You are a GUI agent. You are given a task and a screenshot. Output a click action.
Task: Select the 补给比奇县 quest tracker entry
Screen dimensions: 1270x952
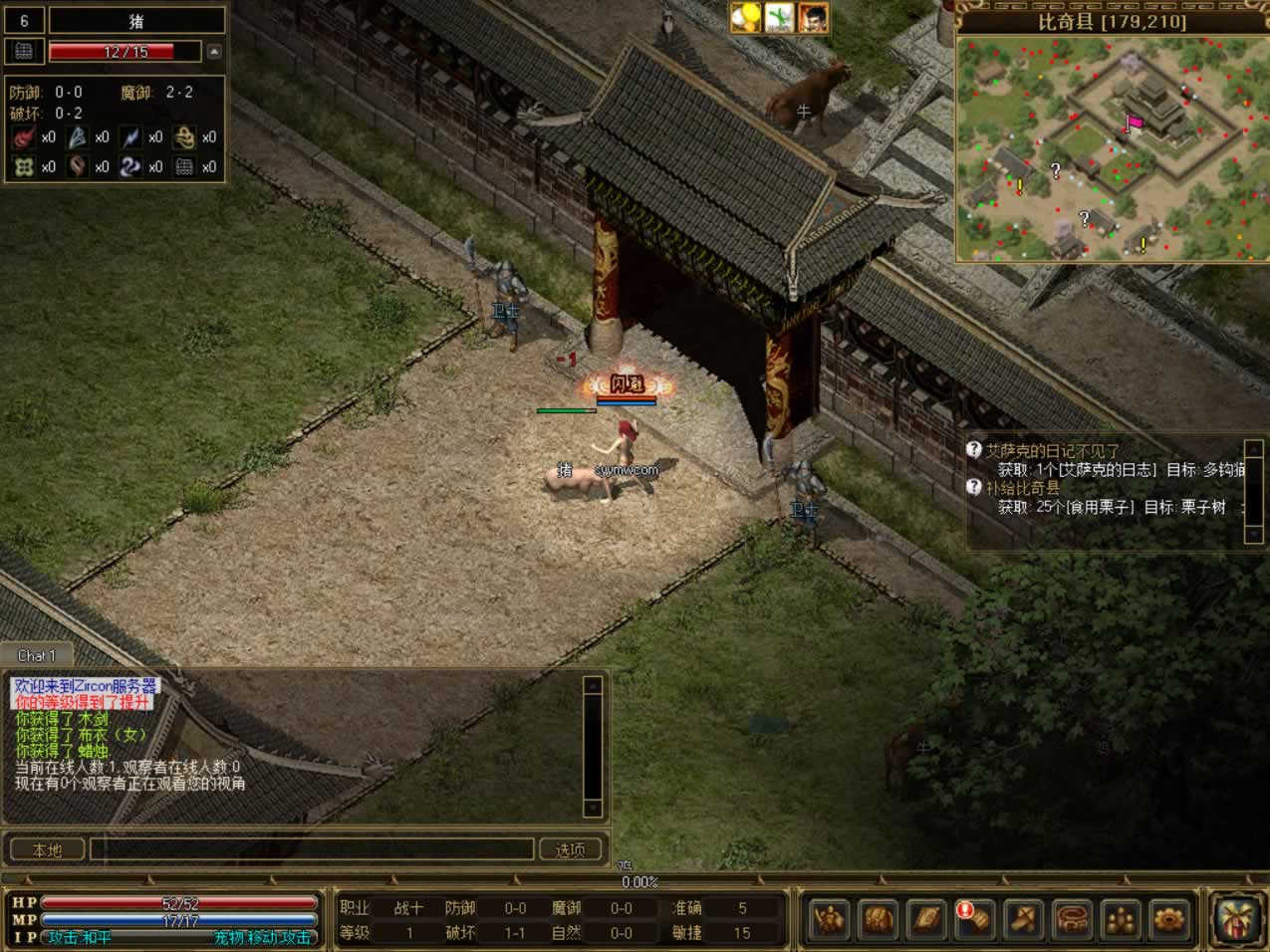(x=1023, y=488)
